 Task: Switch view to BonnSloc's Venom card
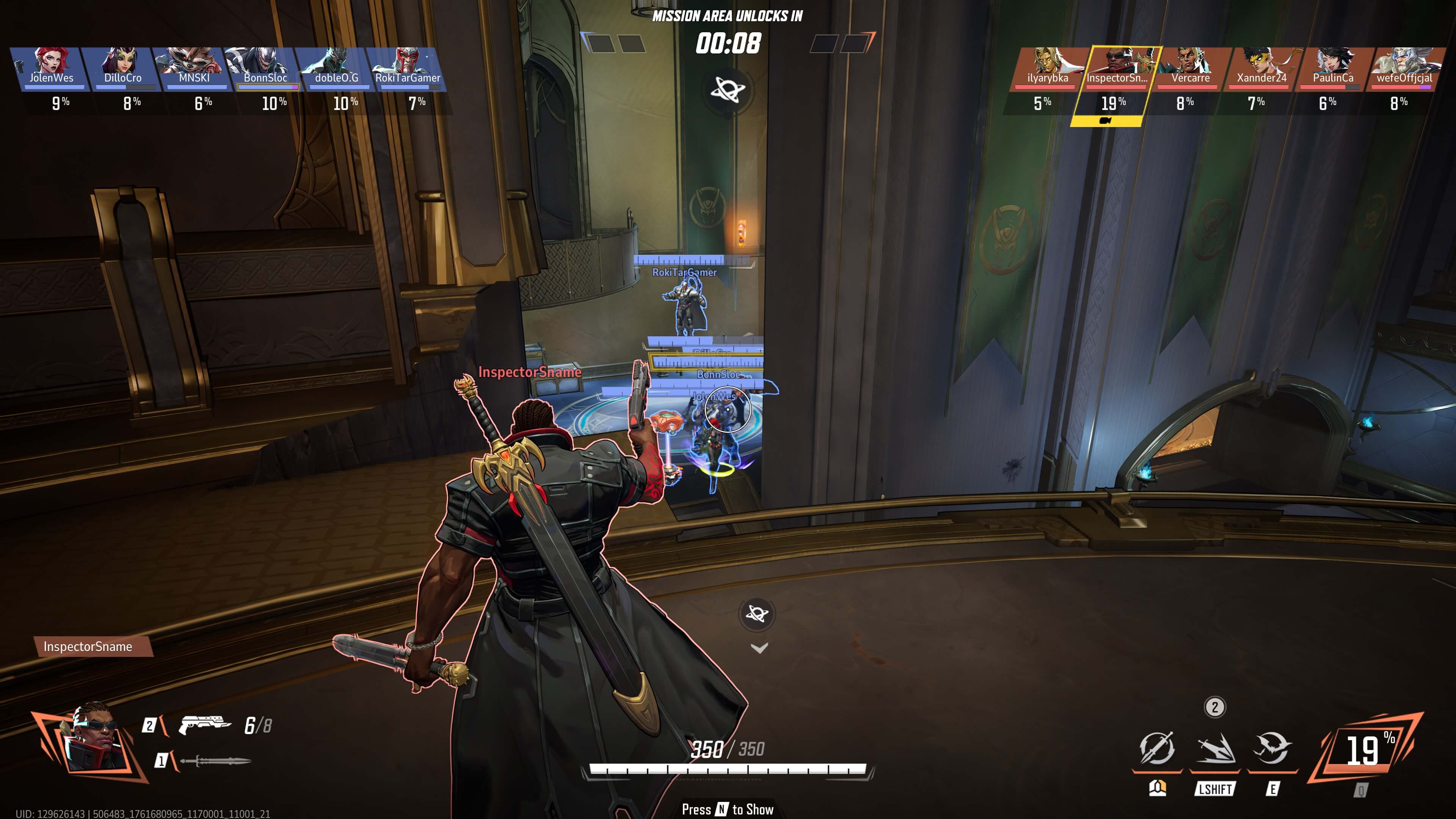point(265,68)
